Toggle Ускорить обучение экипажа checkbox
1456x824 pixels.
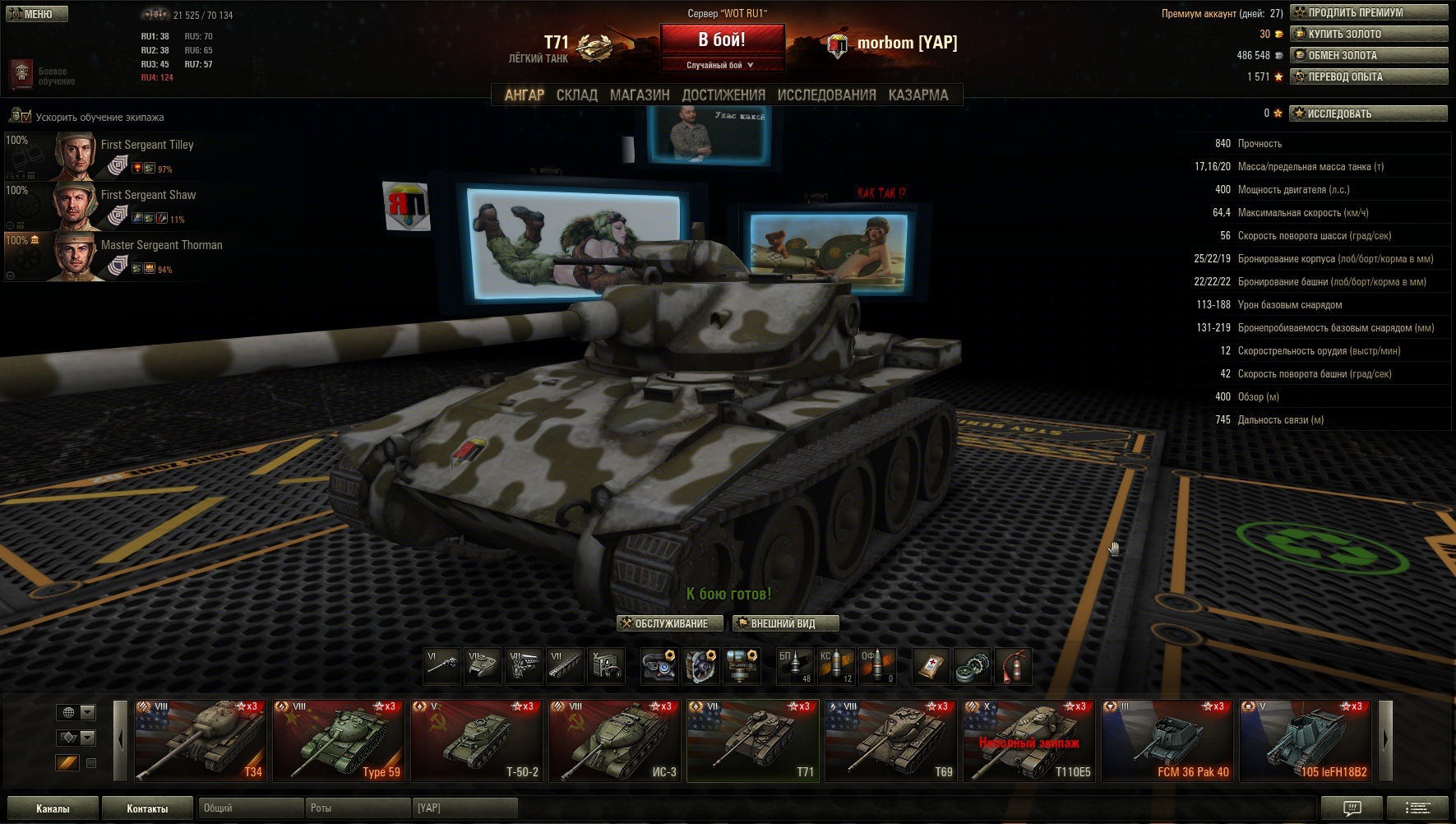(x=21, y=117)
